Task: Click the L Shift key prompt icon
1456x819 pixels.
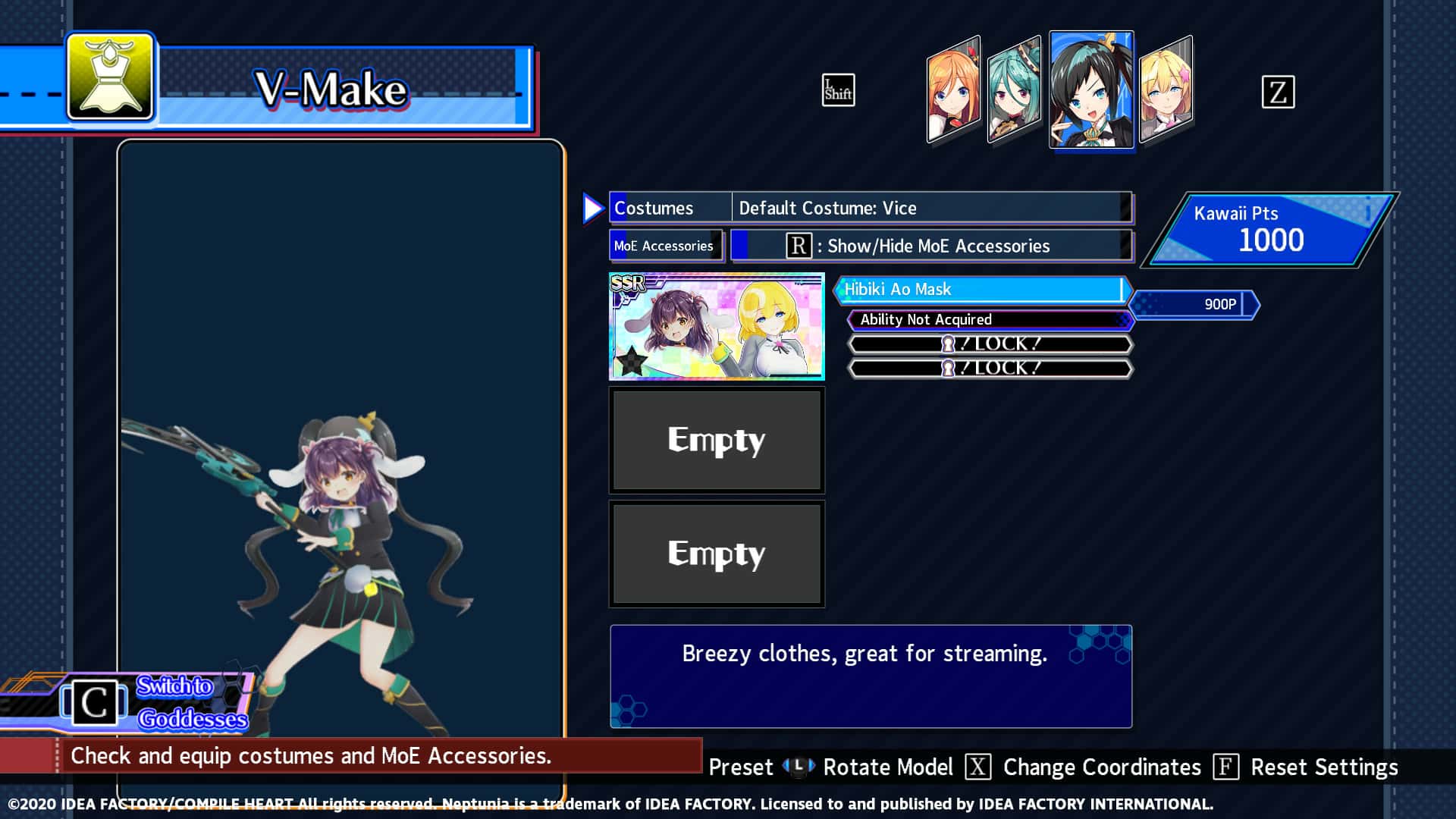Action: [x=837, y=90]
